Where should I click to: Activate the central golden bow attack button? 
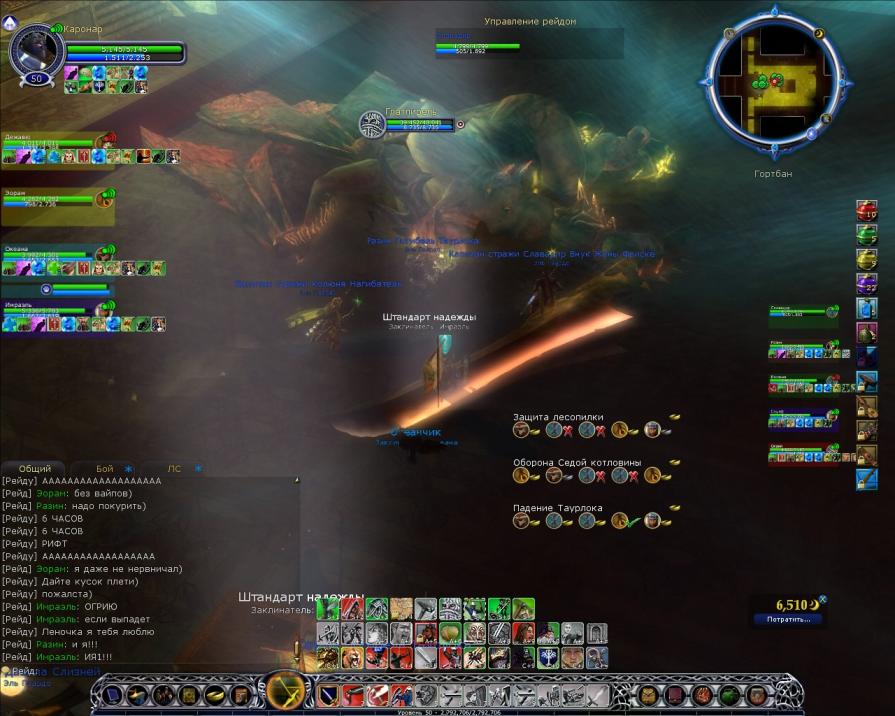tap(286, 693)
